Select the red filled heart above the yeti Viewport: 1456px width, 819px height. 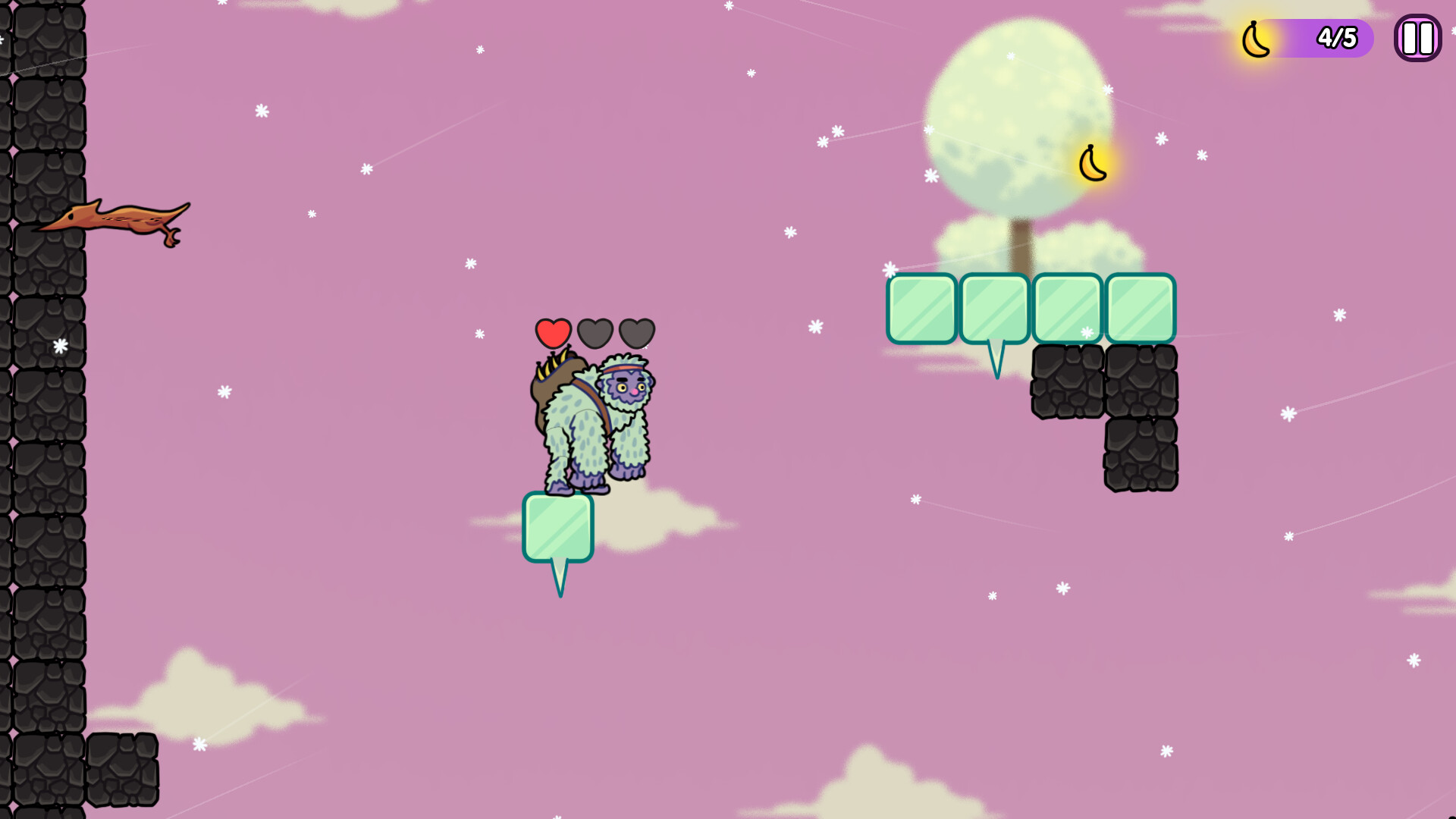pos(554,332)
